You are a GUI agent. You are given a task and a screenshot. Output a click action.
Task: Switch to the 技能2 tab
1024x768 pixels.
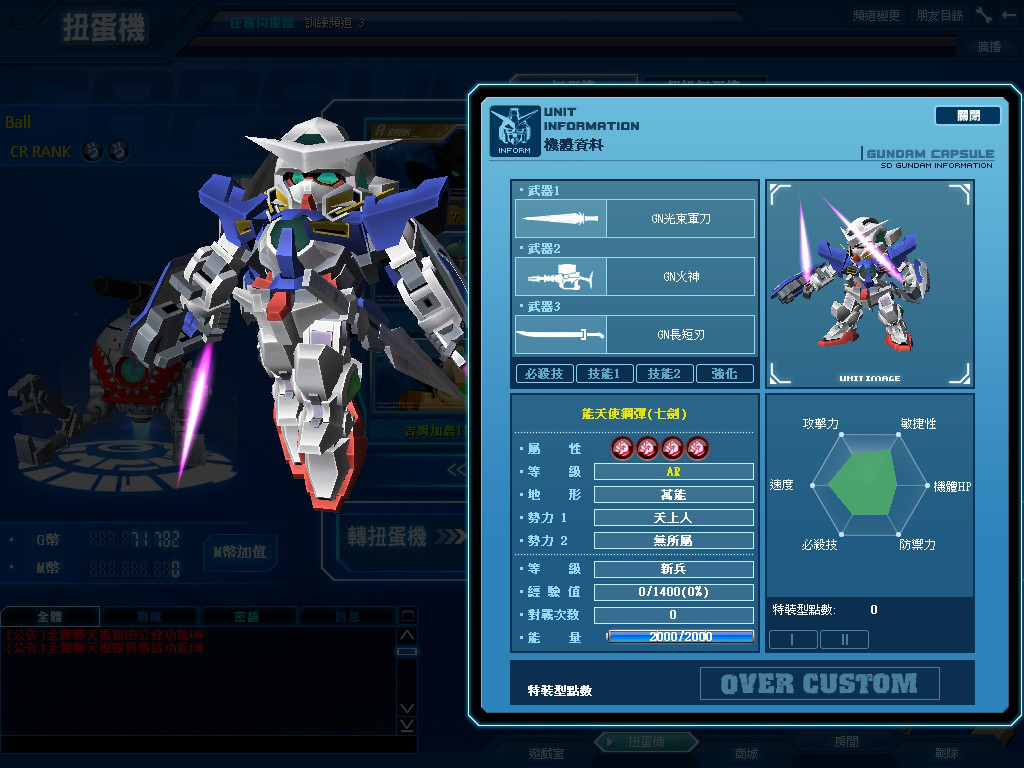tap(664, 374)
